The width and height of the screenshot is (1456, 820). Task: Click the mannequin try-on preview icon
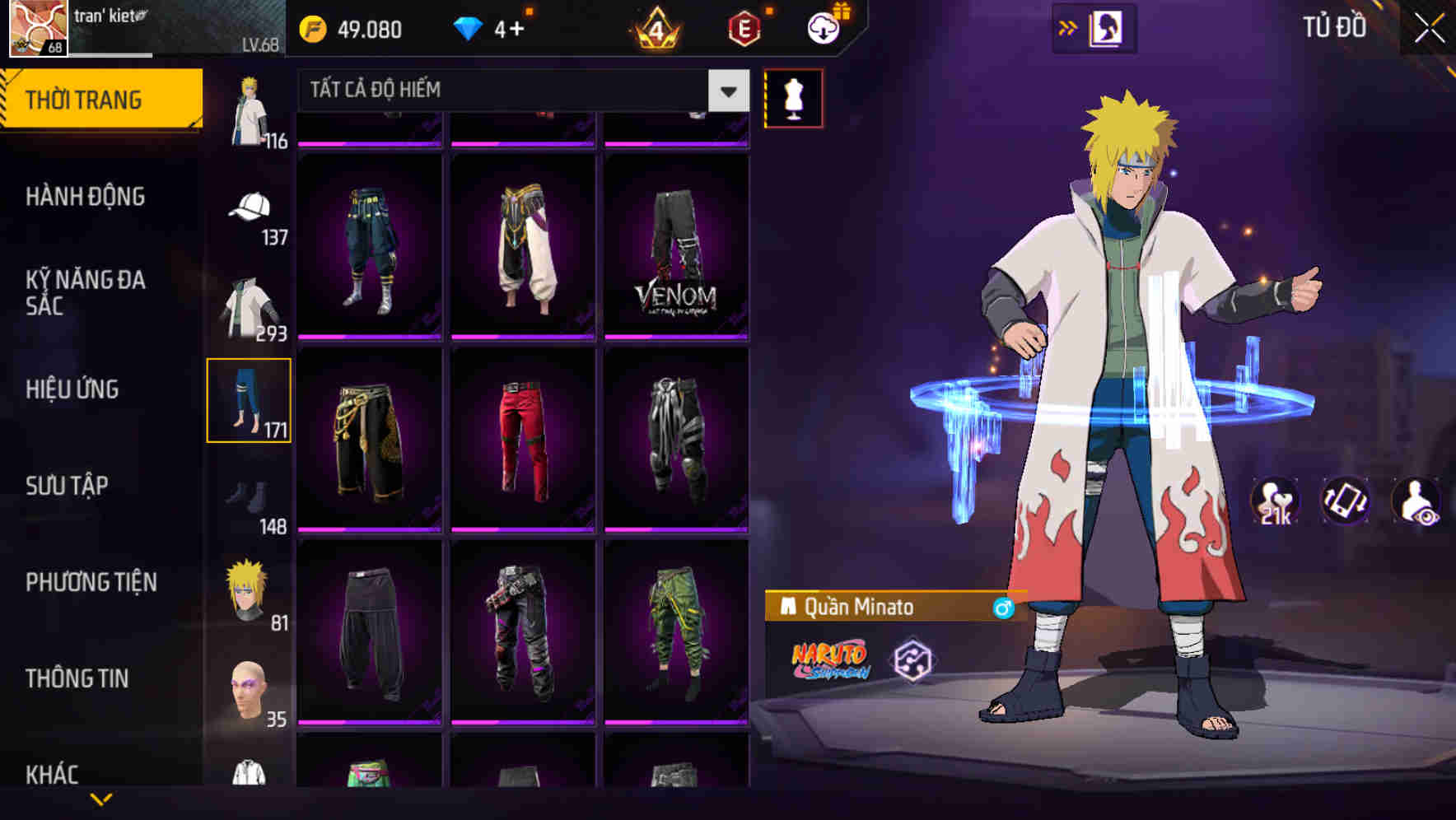pyautogui.click(x=792, y=96)
